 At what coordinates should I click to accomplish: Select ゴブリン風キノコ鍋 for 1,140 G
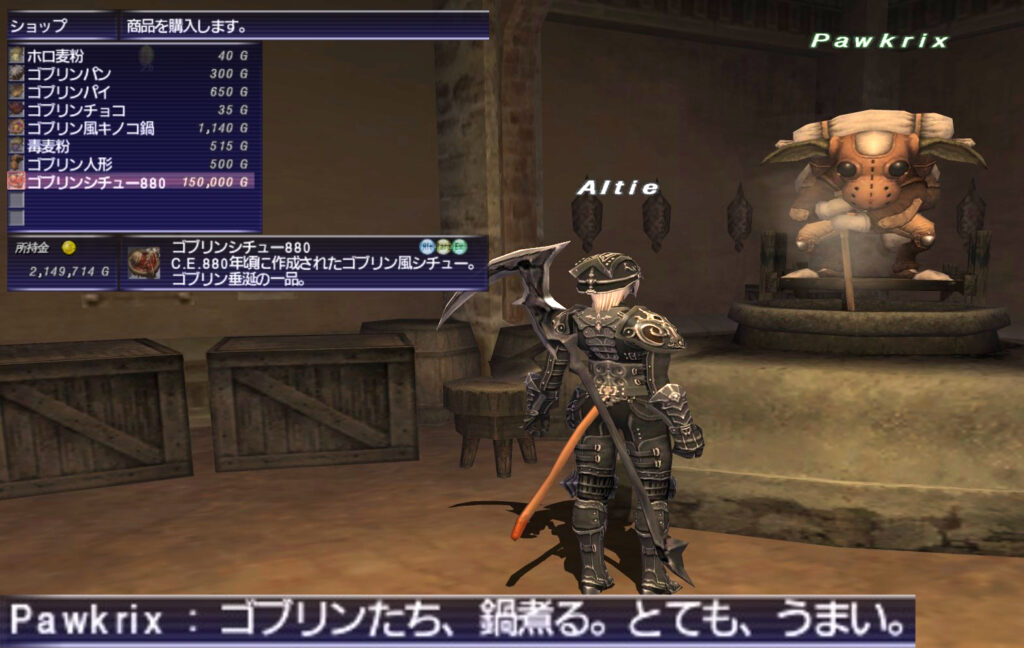pyautogui.click(x=130, y=128)
